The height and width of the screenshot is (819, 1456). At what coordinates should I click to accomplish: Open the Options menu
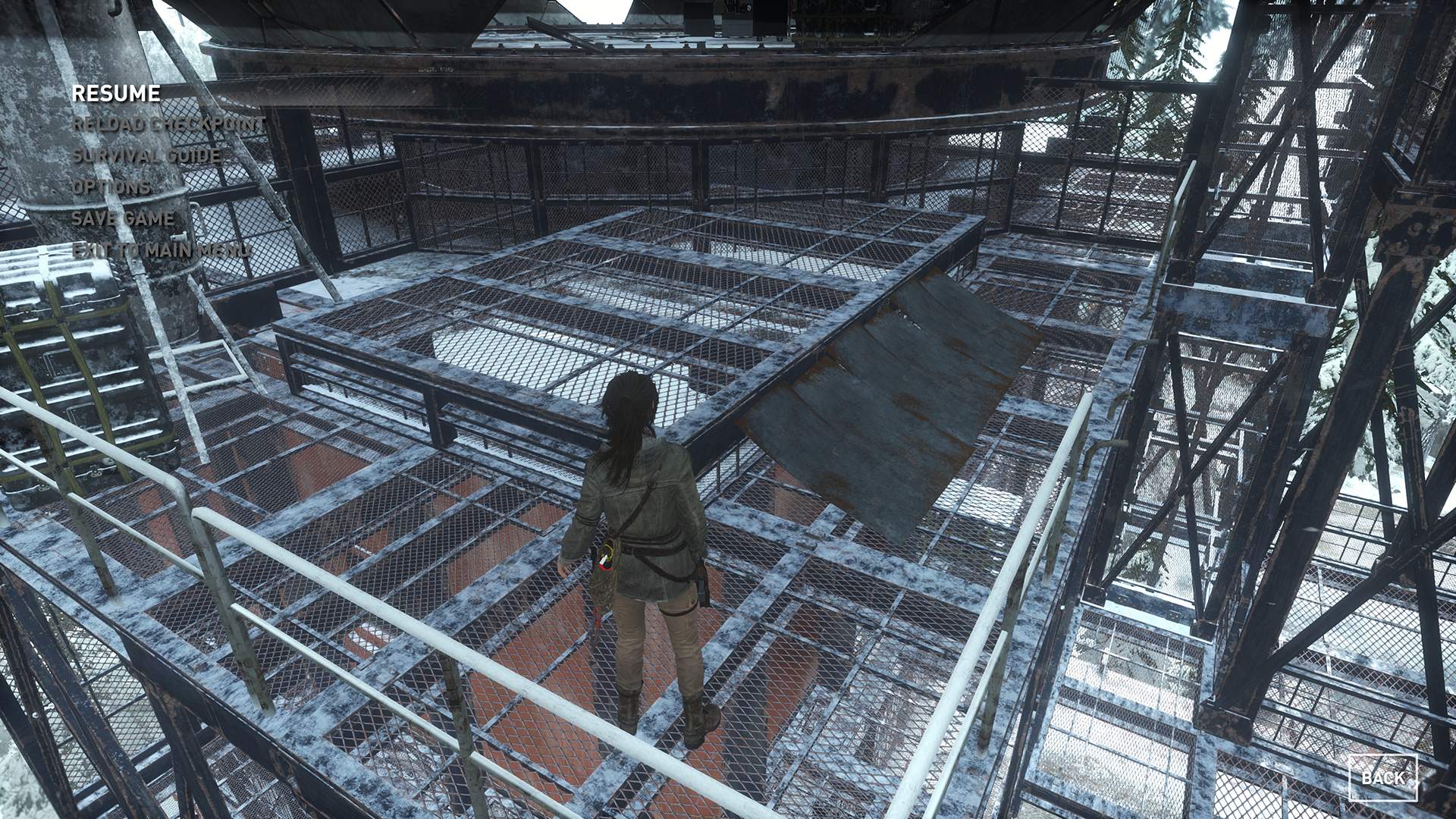[x=111, y=187]
